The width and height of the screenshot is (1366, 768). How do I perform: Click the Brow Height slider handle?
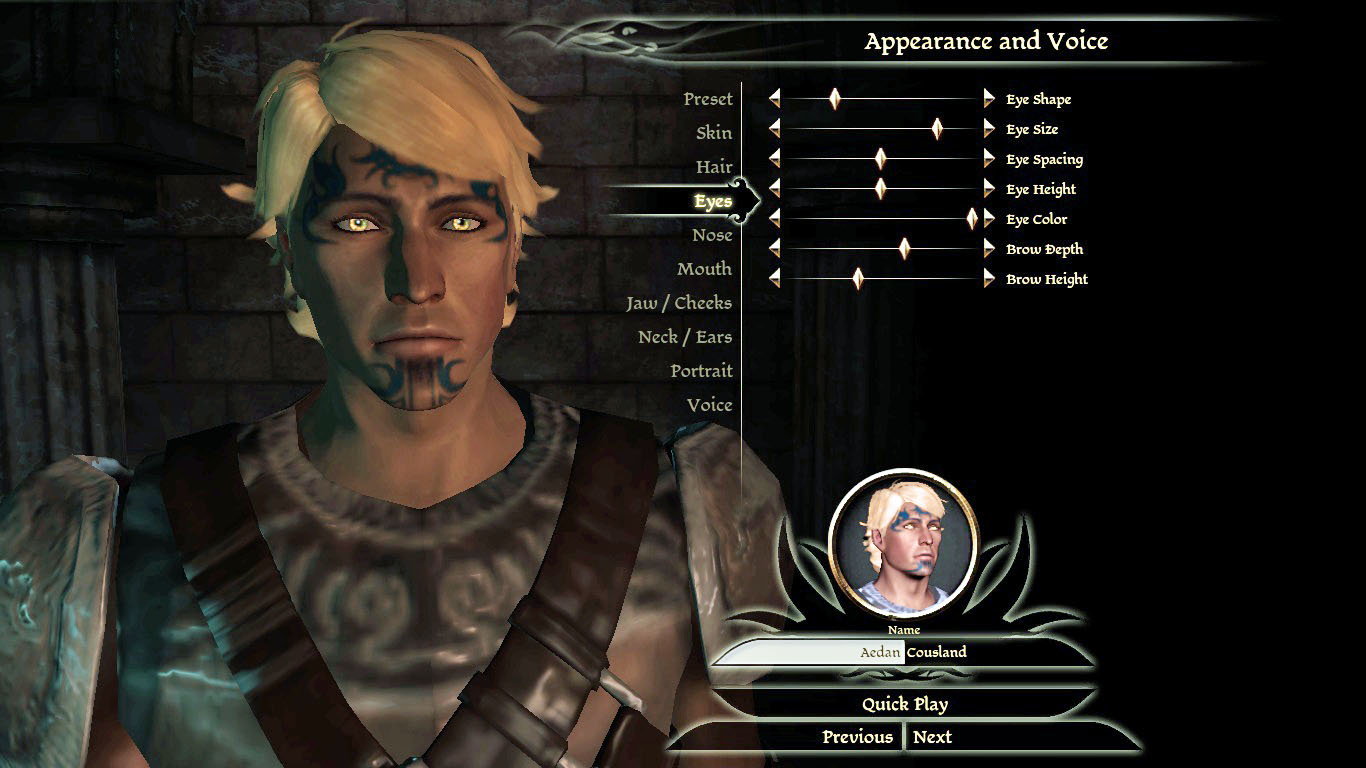(857, 279)
